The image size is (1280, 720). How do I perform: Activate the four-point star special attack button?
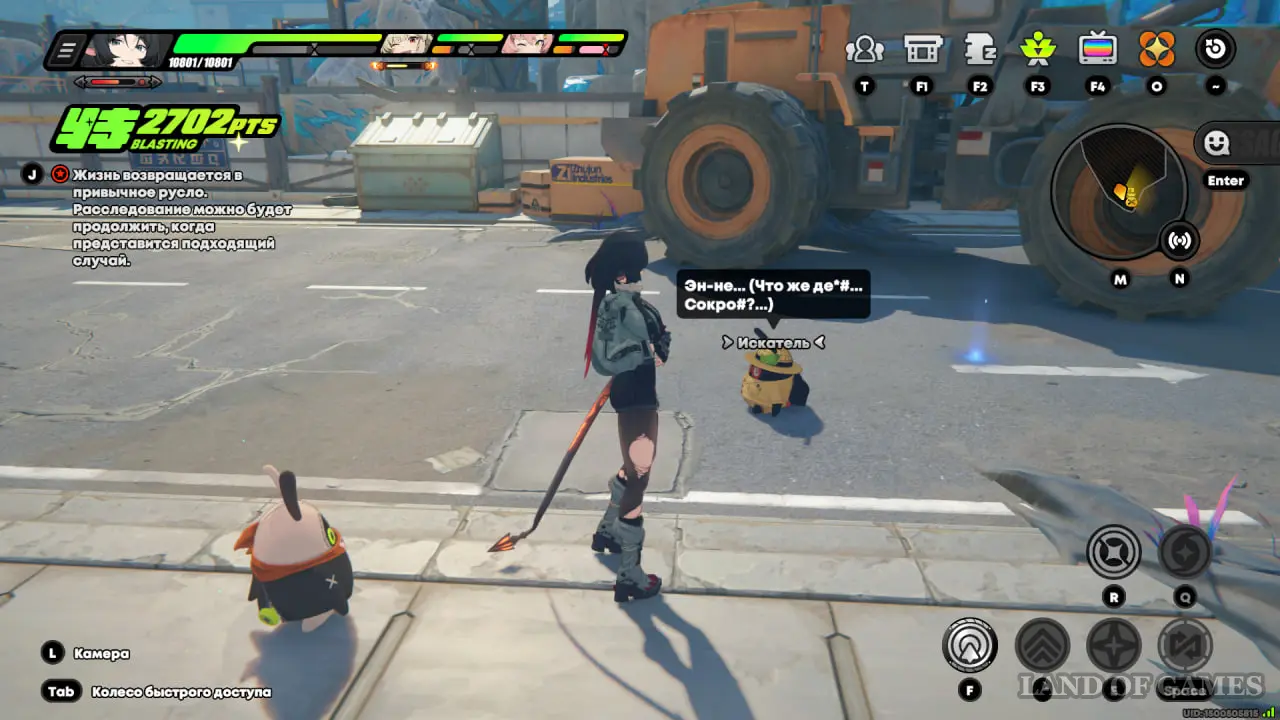(1114, 645)
